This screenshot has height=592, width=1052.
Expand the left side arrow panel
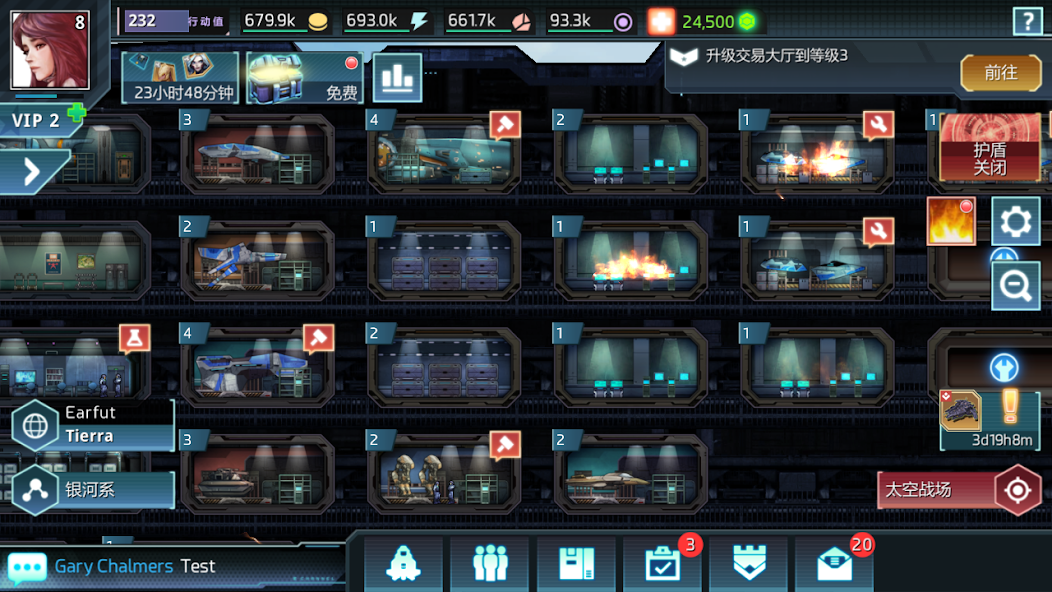coord(32,172)
